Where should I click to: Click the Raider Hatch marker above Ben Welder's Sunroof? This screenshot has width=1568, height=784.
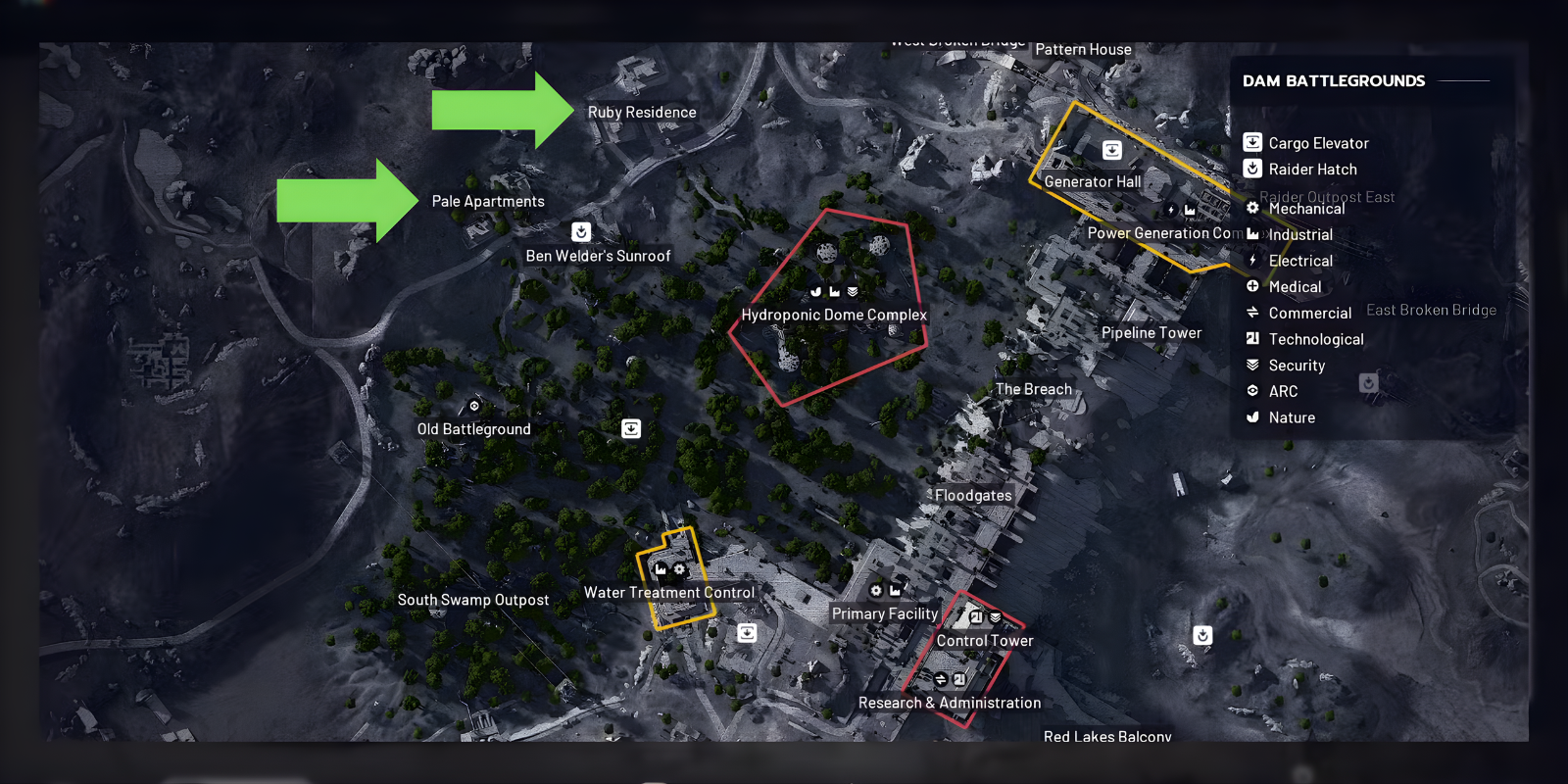pos(581,232)
